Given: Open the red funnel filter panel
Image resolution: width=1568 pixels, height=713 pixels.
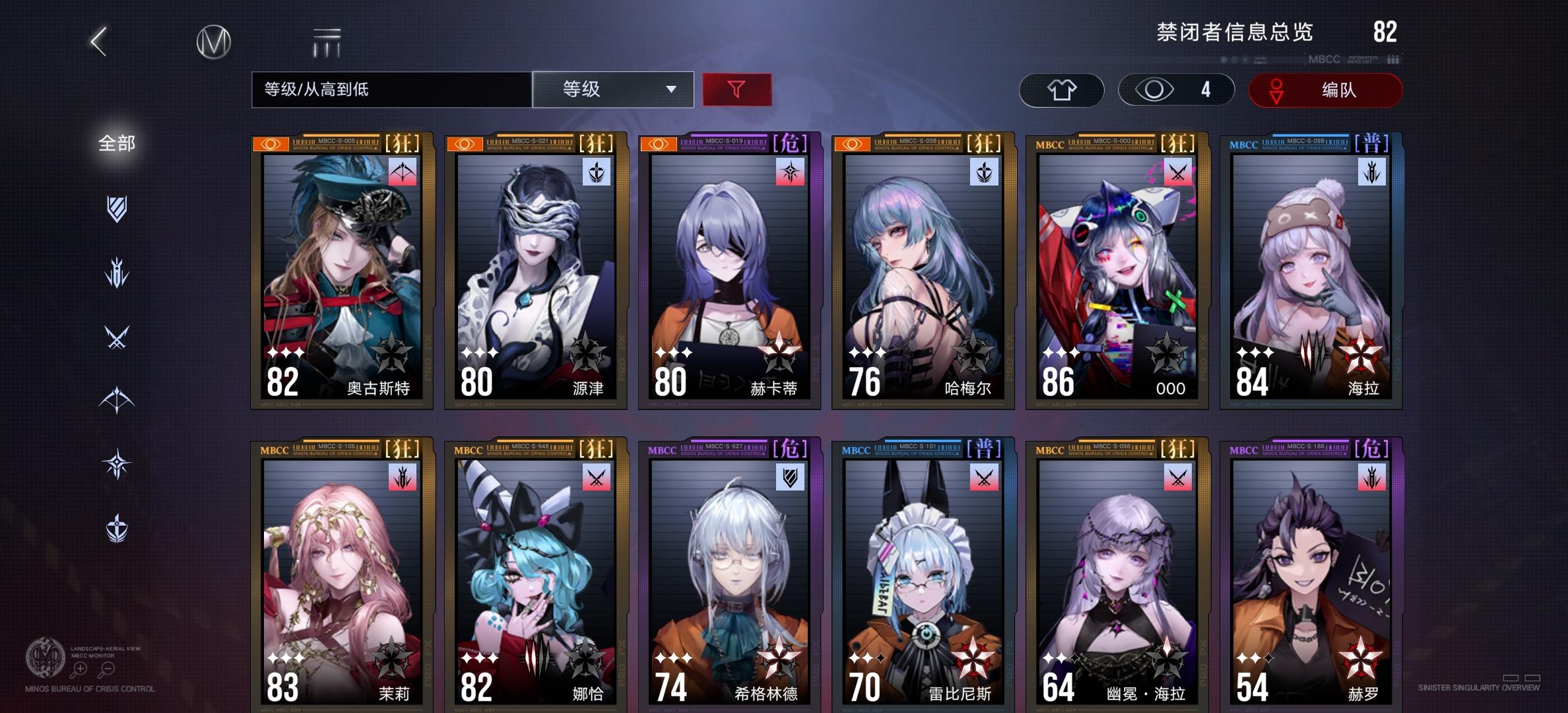Looking at the screenshot, I should click(738, 89).
